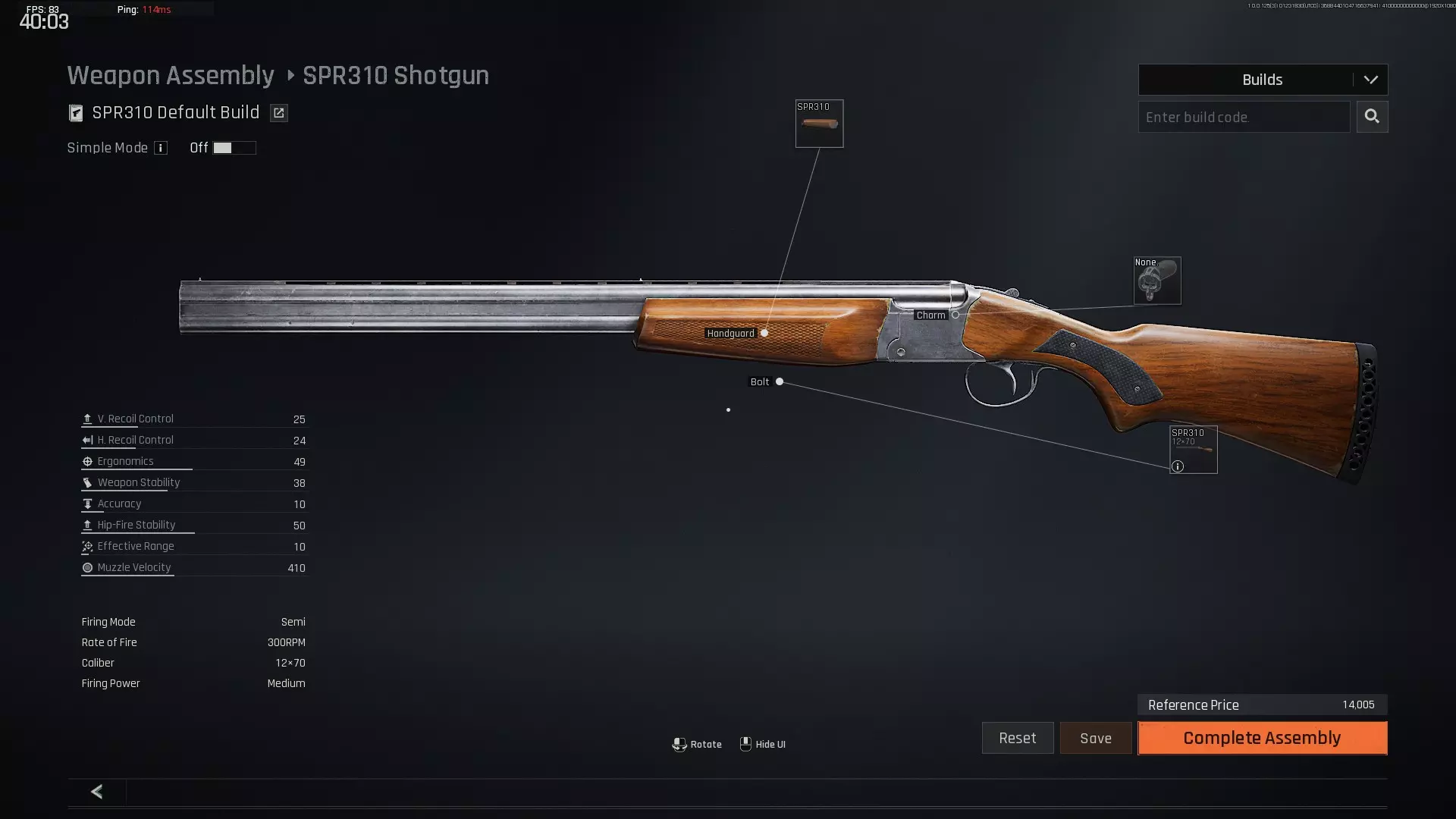The image size is (1456, 819).
Task: Select the Bolt attachment point label
Action: point(760,381)
